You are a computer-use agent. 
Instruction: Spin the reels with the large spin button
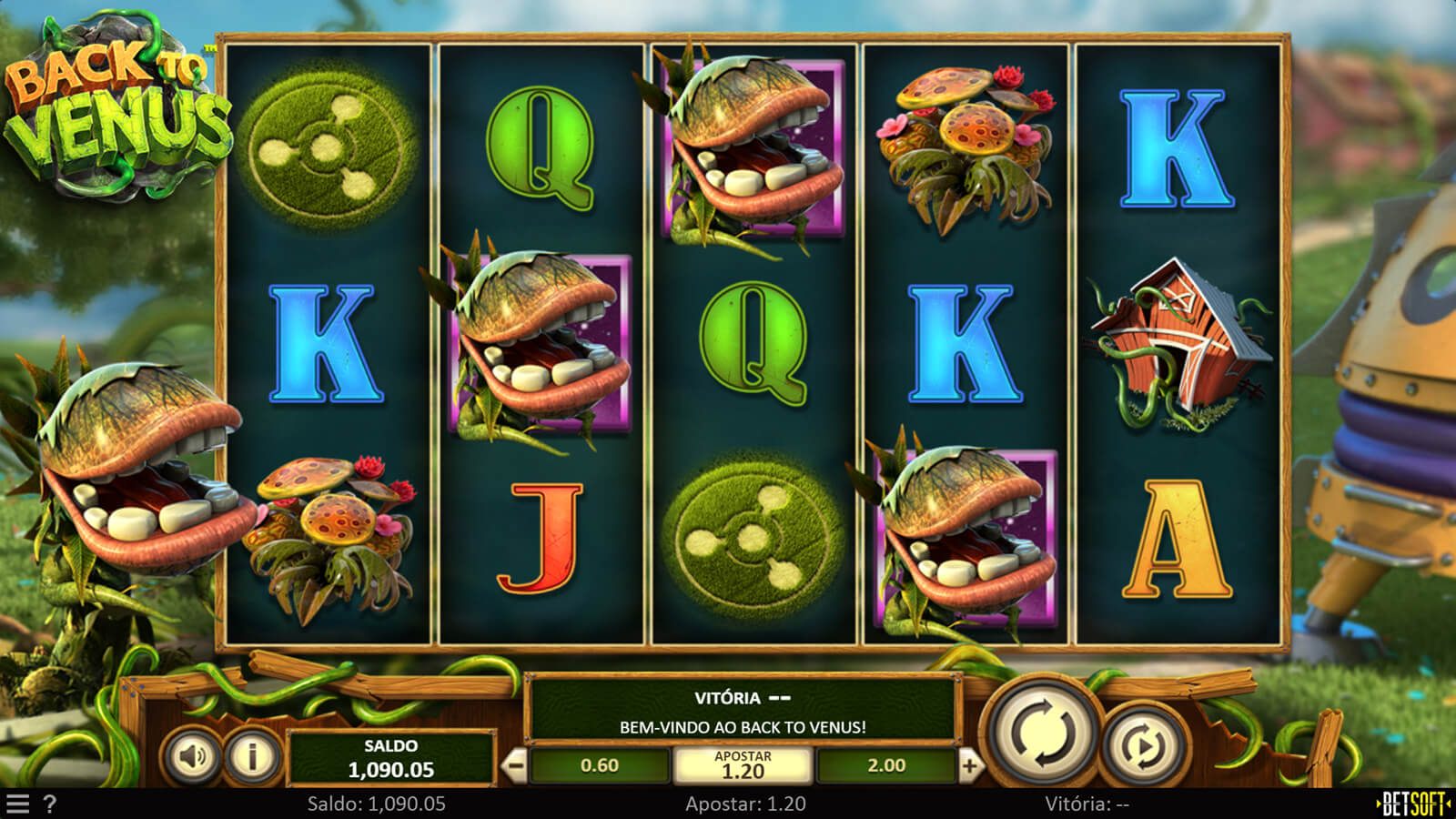tap(1043, 733)
